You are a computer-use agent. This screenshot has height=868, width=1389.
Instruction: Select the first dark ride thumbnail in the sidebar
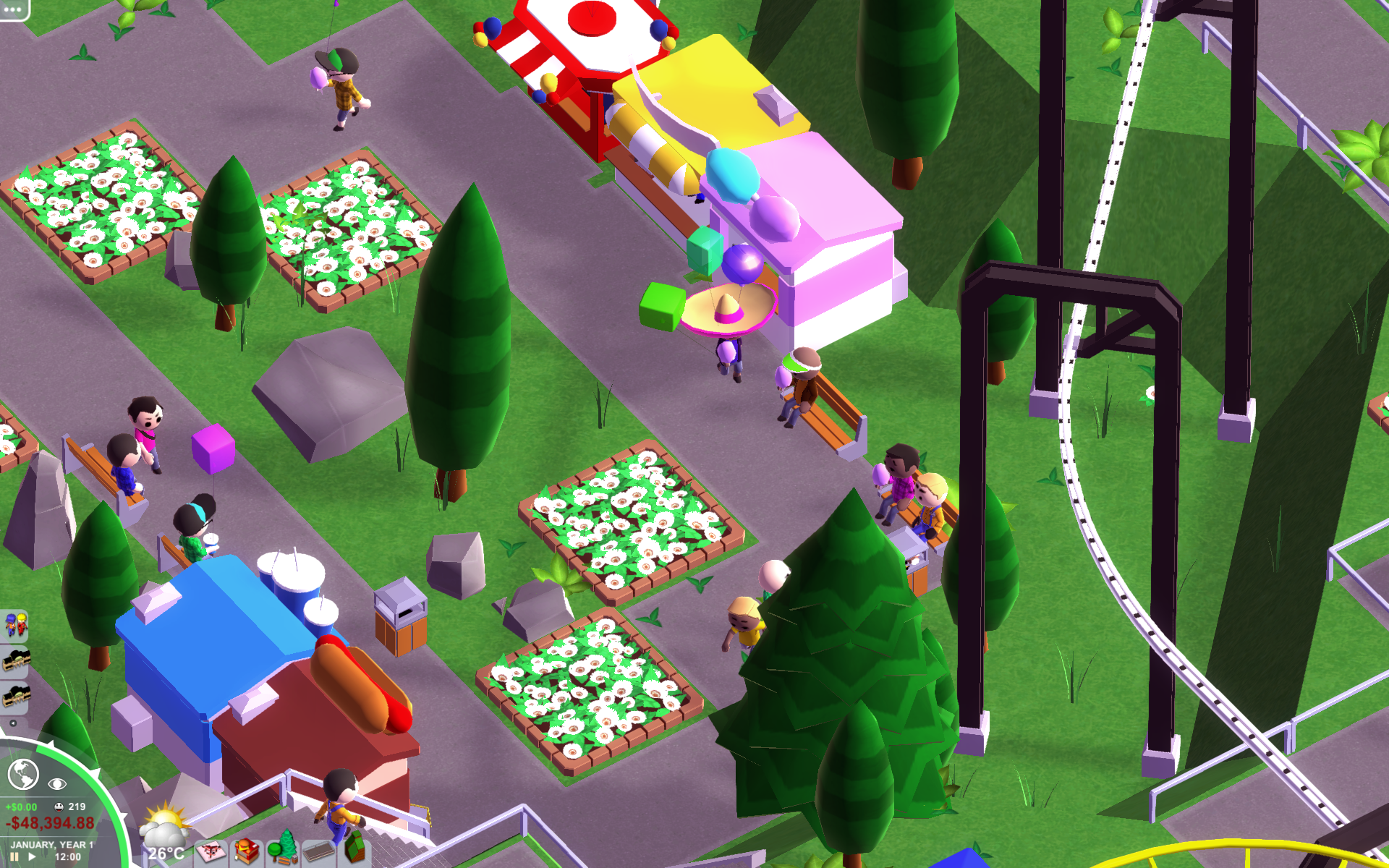coord(16,660)
